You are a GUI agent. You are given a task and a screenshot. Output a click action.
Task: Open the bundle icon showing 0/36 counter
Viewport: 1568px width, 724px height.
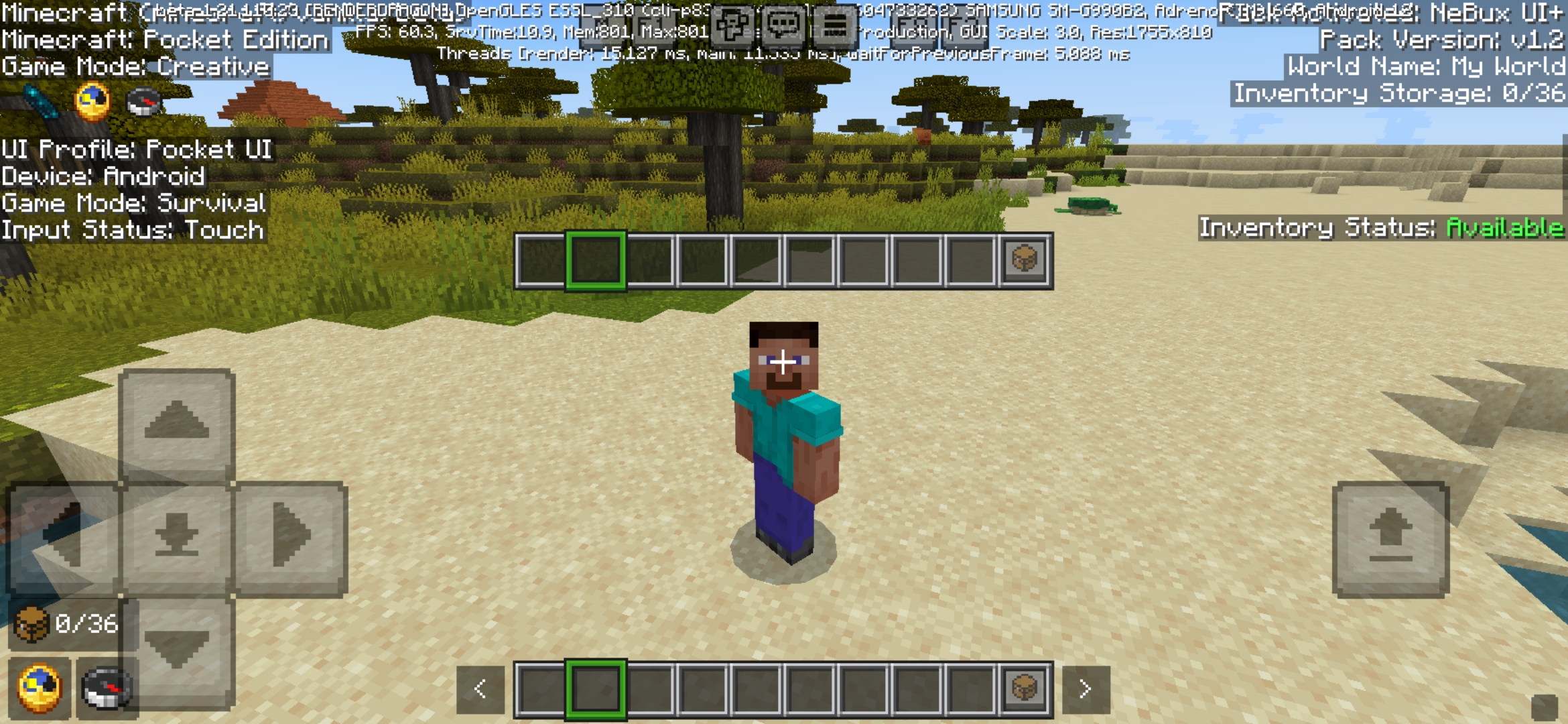coord(31,625)
